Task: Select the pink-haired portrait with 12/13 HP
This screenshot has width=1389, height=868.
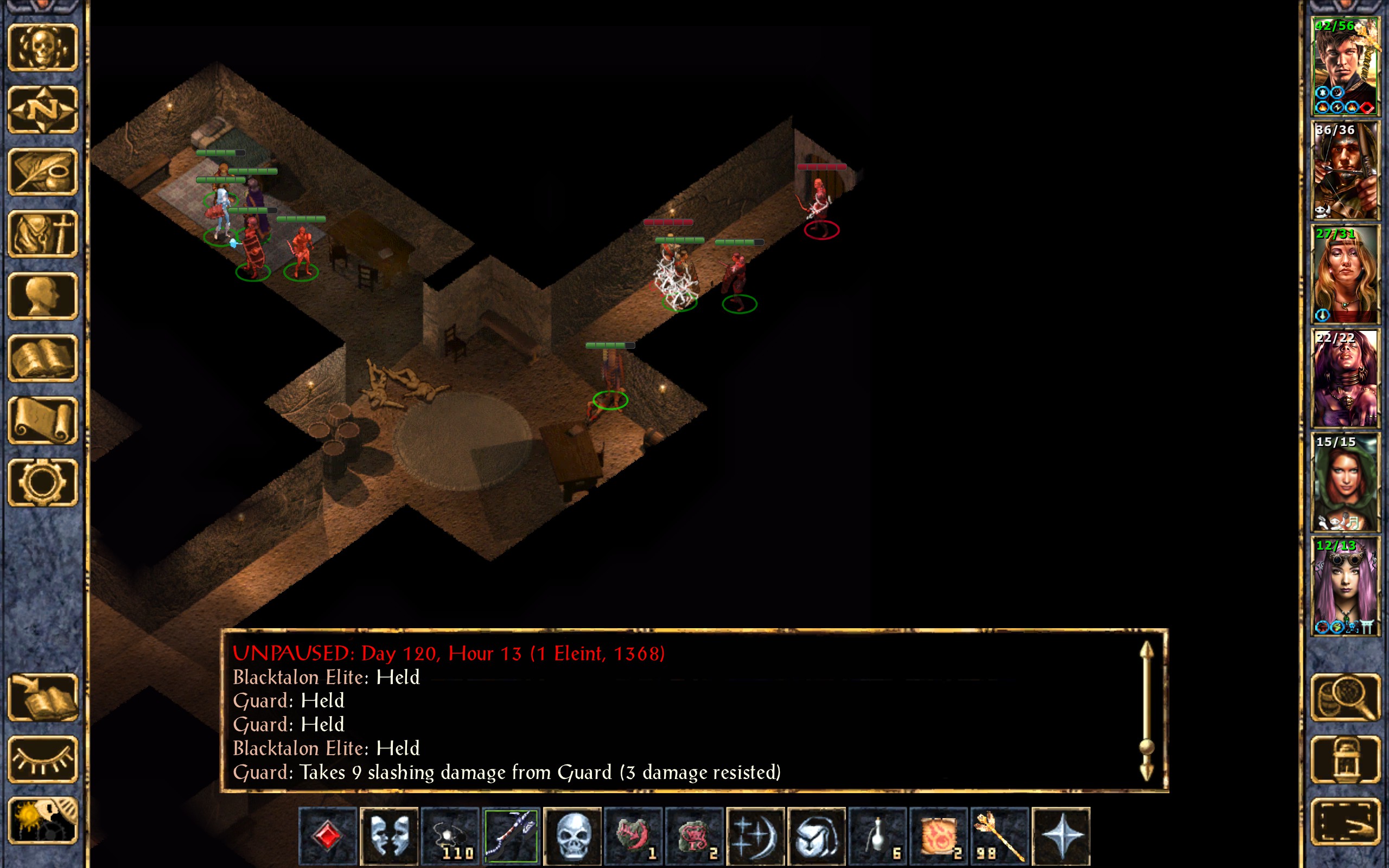Action: (x=1344, y=586)
